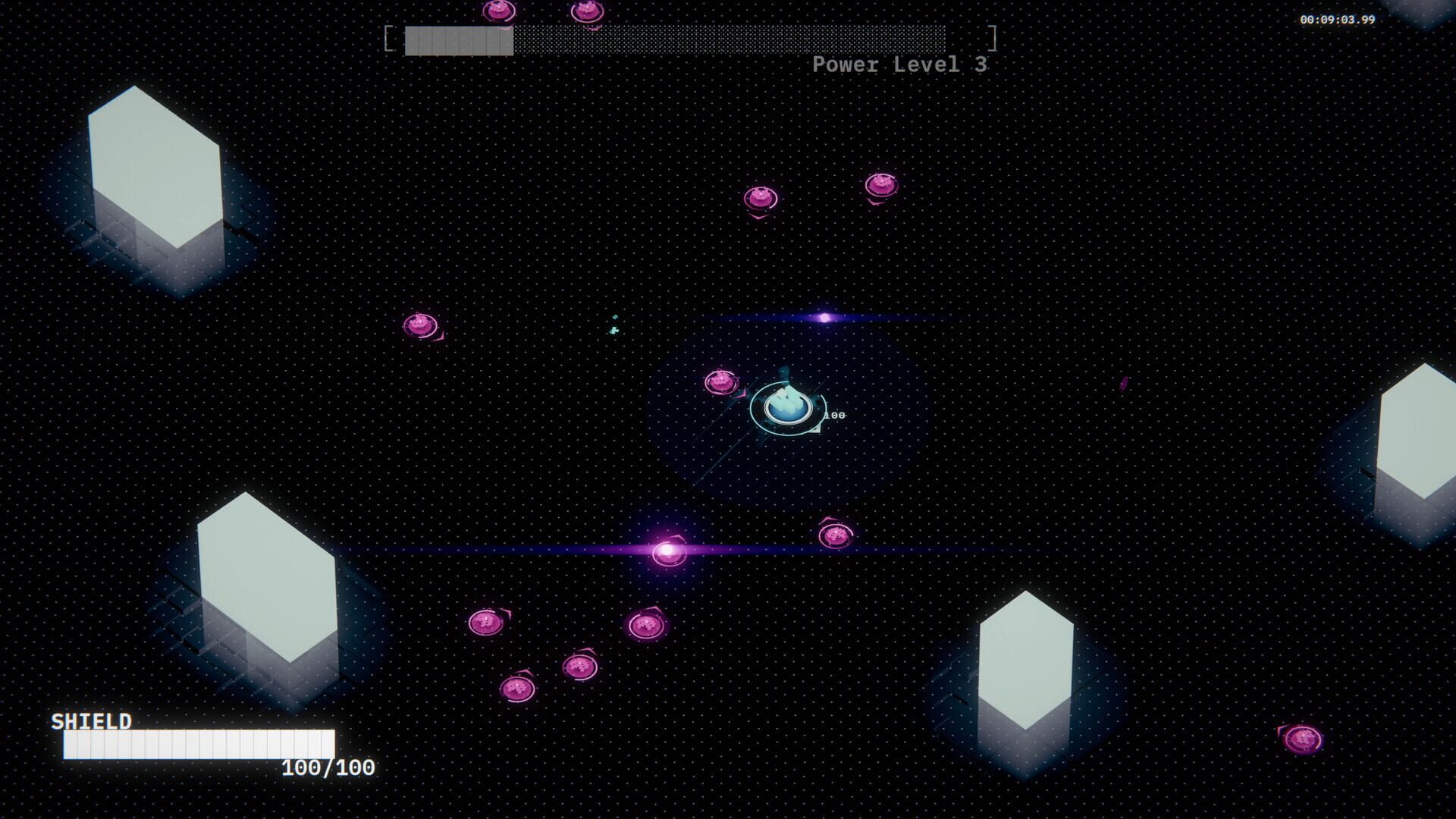This screenshot has height=819, width=1456.
Task: Click the small cyan projectile left of the player
Action: (613, 328)
